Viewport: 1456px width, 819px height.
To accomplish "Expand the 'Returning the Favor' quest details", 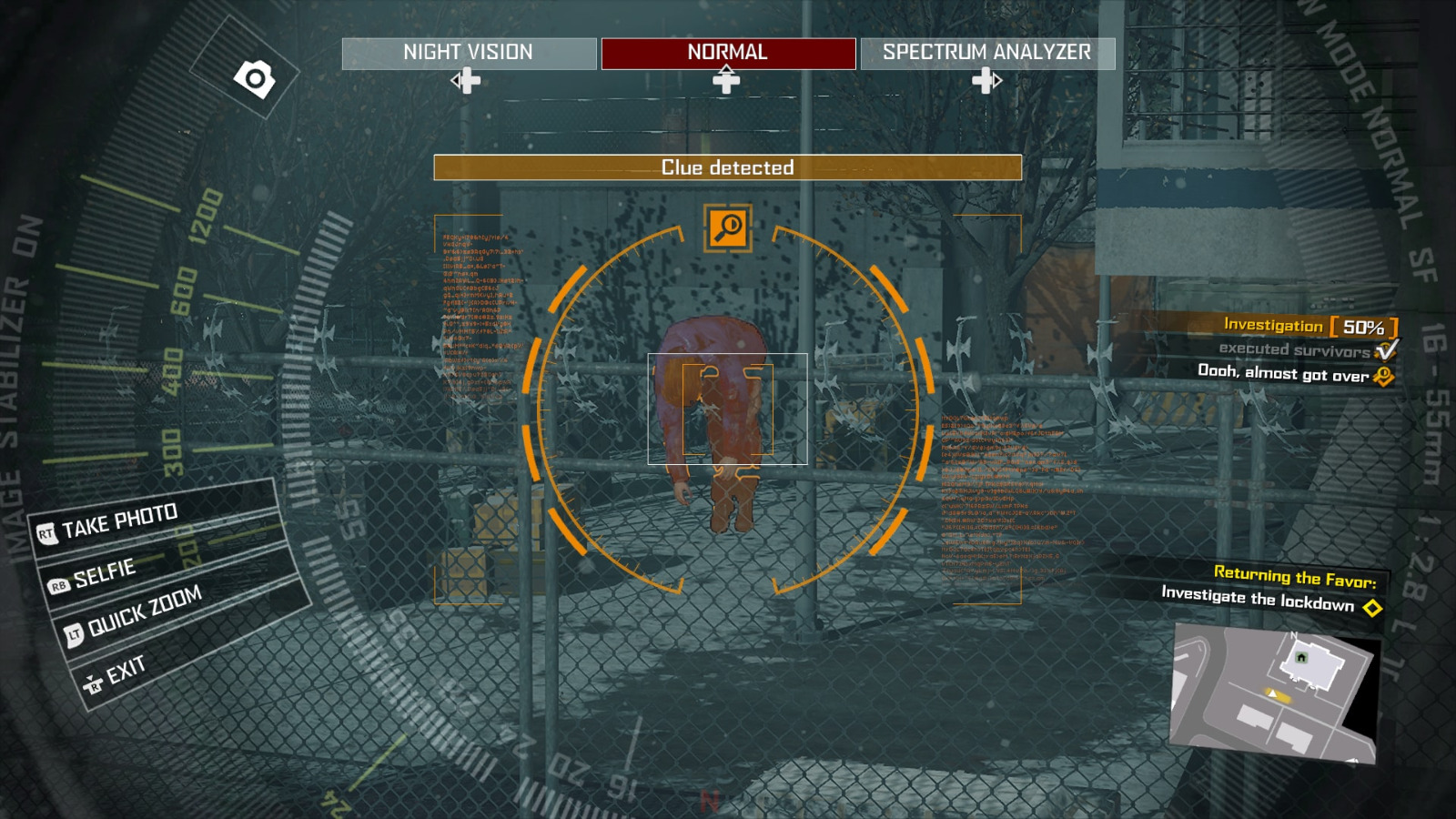I will tap(1296, 576).
